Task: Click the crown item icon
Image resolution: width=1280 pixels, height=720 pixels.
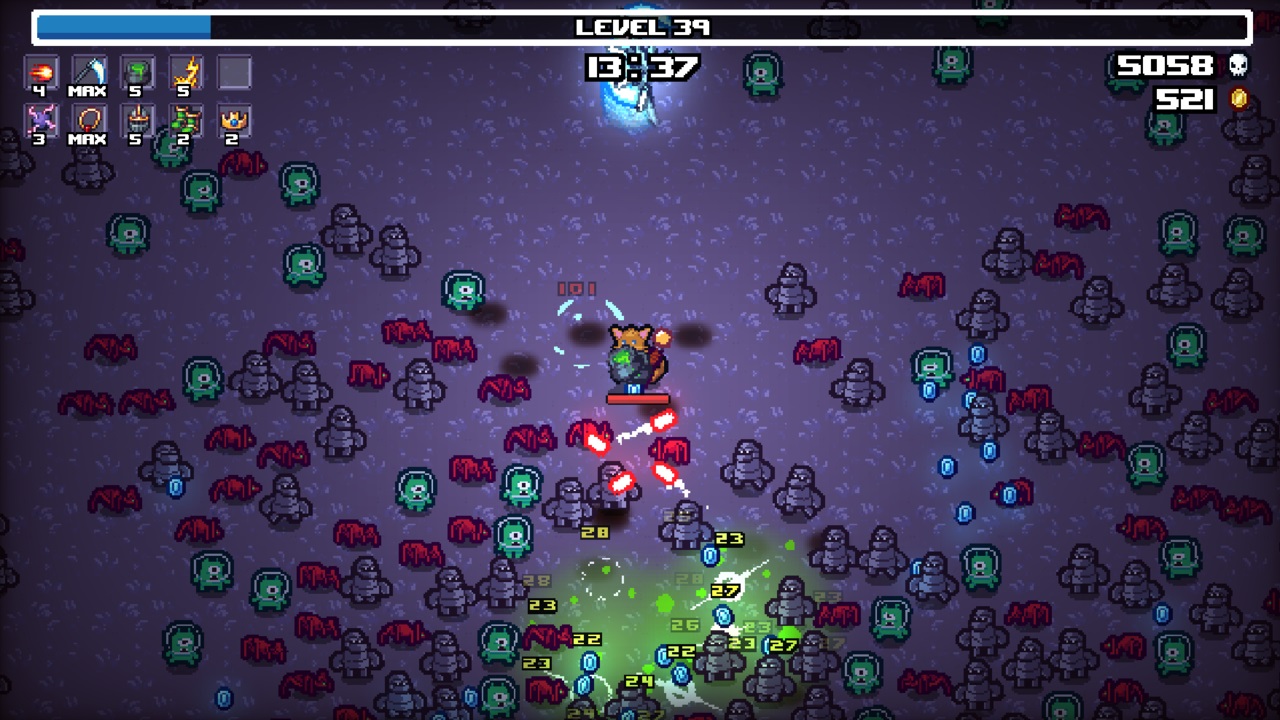Action: (234, 122)
